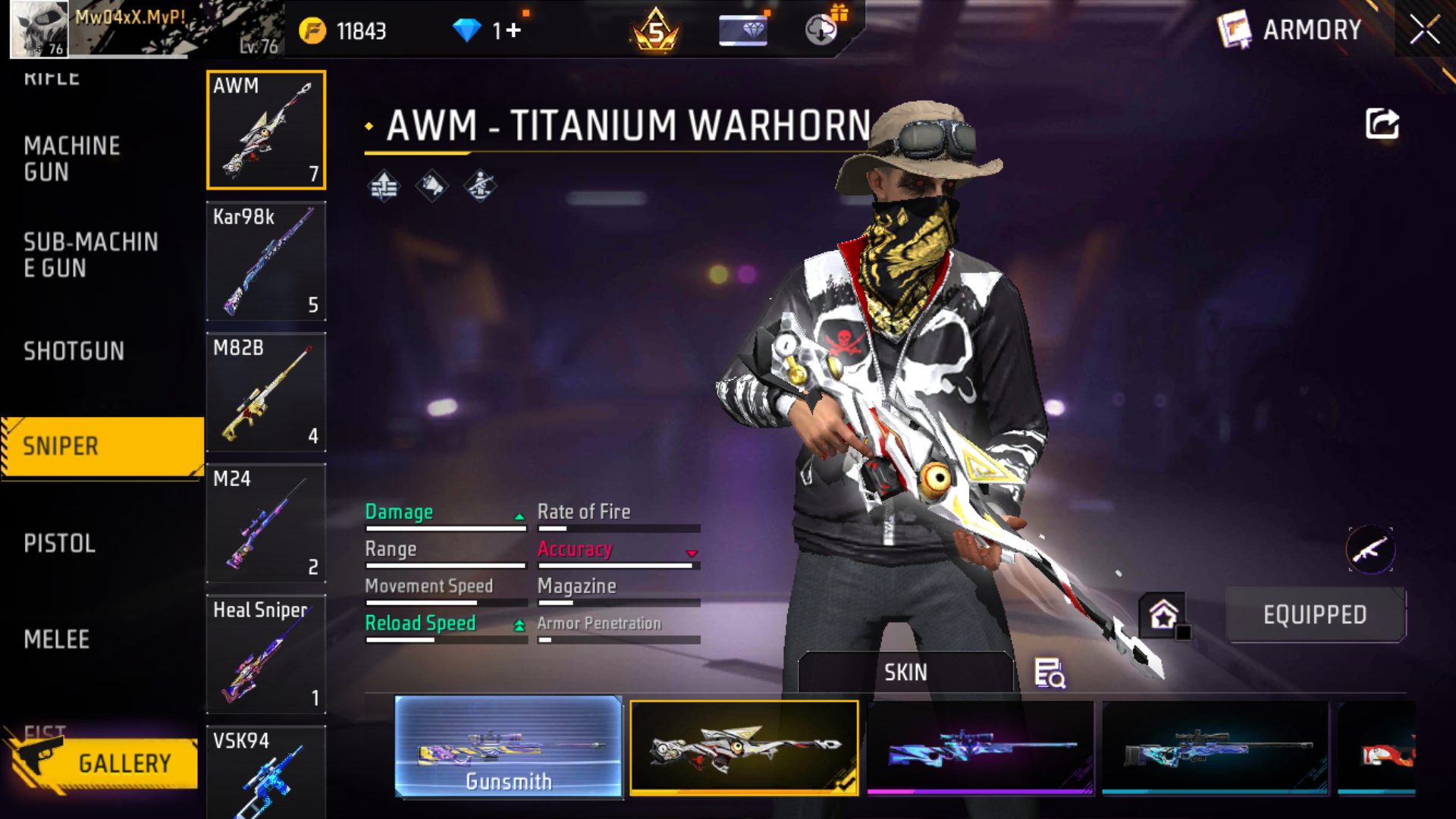Open the Gunsmith skin card
Viewport: 1456px width, 819px height.
(508, 748)
